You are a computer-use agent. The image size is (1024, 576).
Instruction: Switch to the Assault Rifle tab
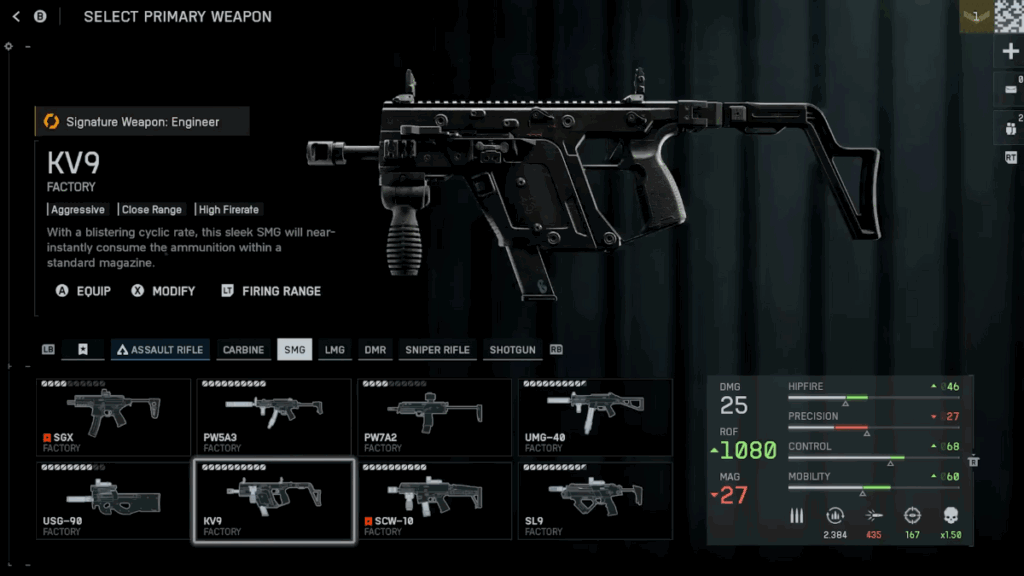click(160, 350)
